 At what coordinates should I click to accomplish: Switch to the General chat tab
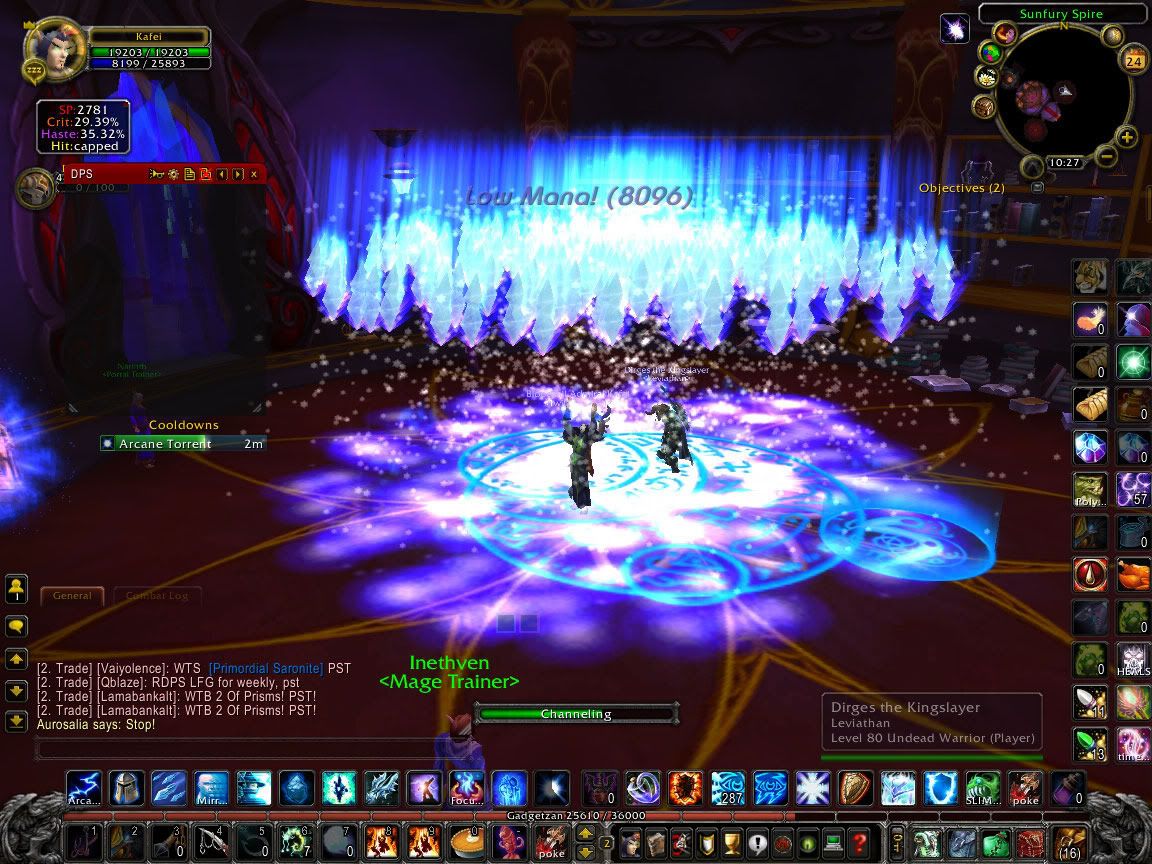click(72, 595)
